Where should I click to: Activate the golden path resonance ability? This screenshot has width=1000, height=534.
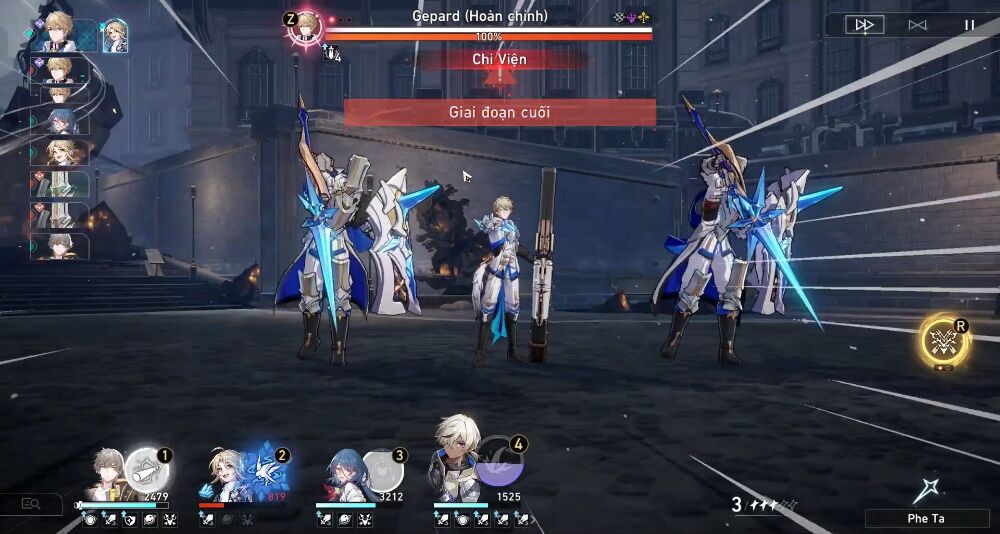942,341
